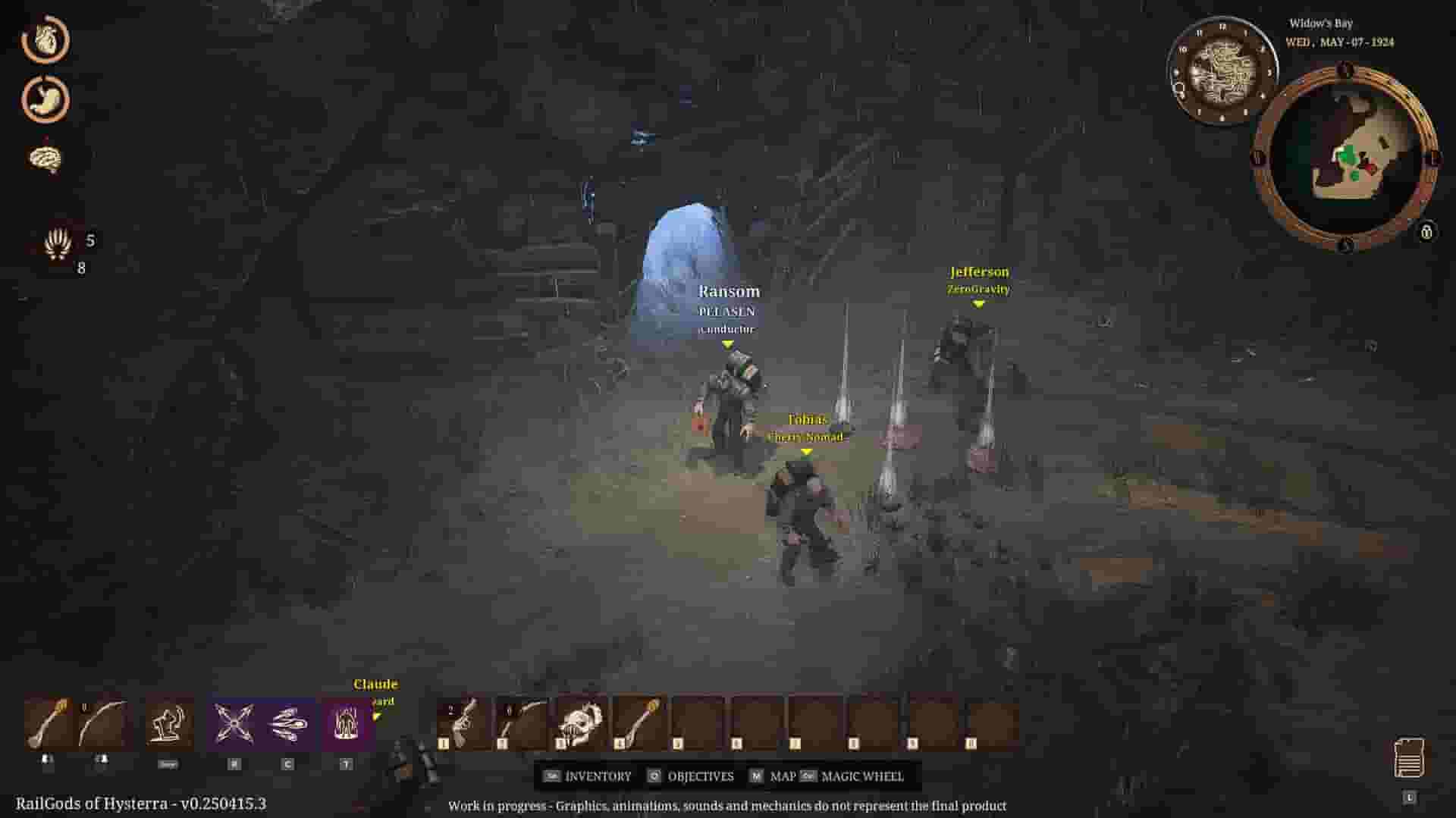Click the heart health indicator icon

[47, 39]
